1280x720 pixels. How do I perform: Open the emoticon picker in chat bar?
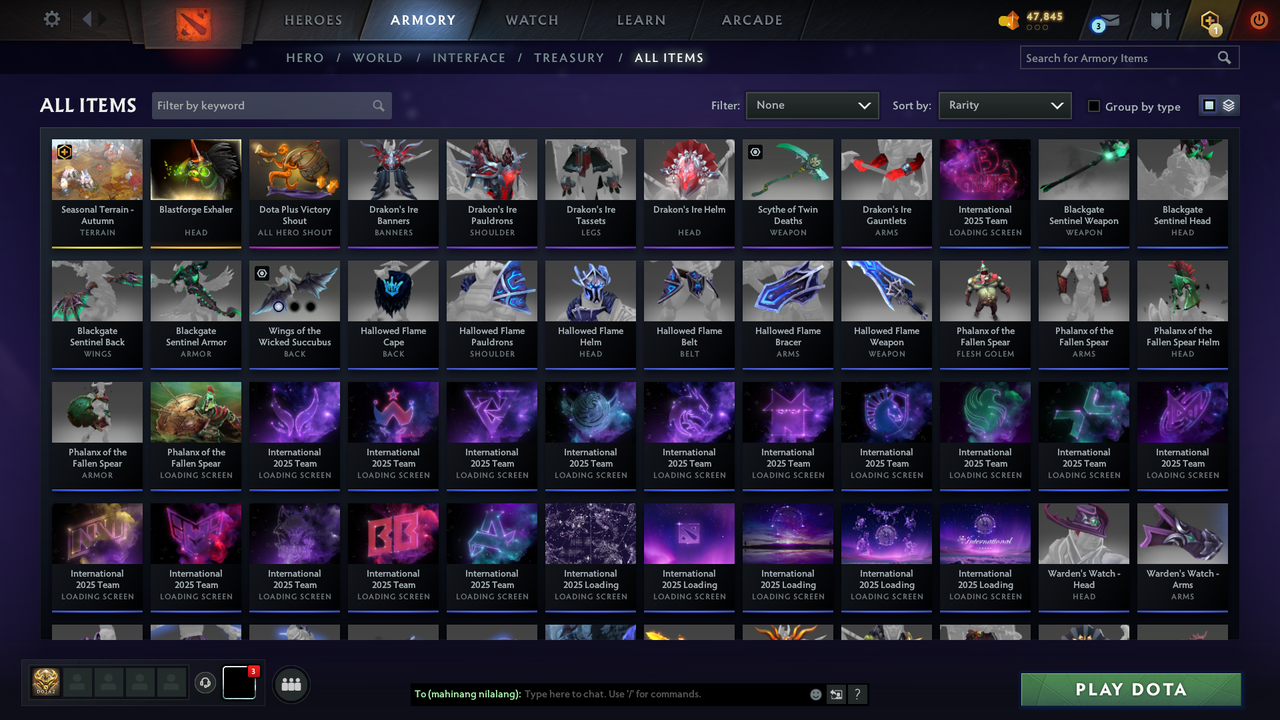[815, 693]
